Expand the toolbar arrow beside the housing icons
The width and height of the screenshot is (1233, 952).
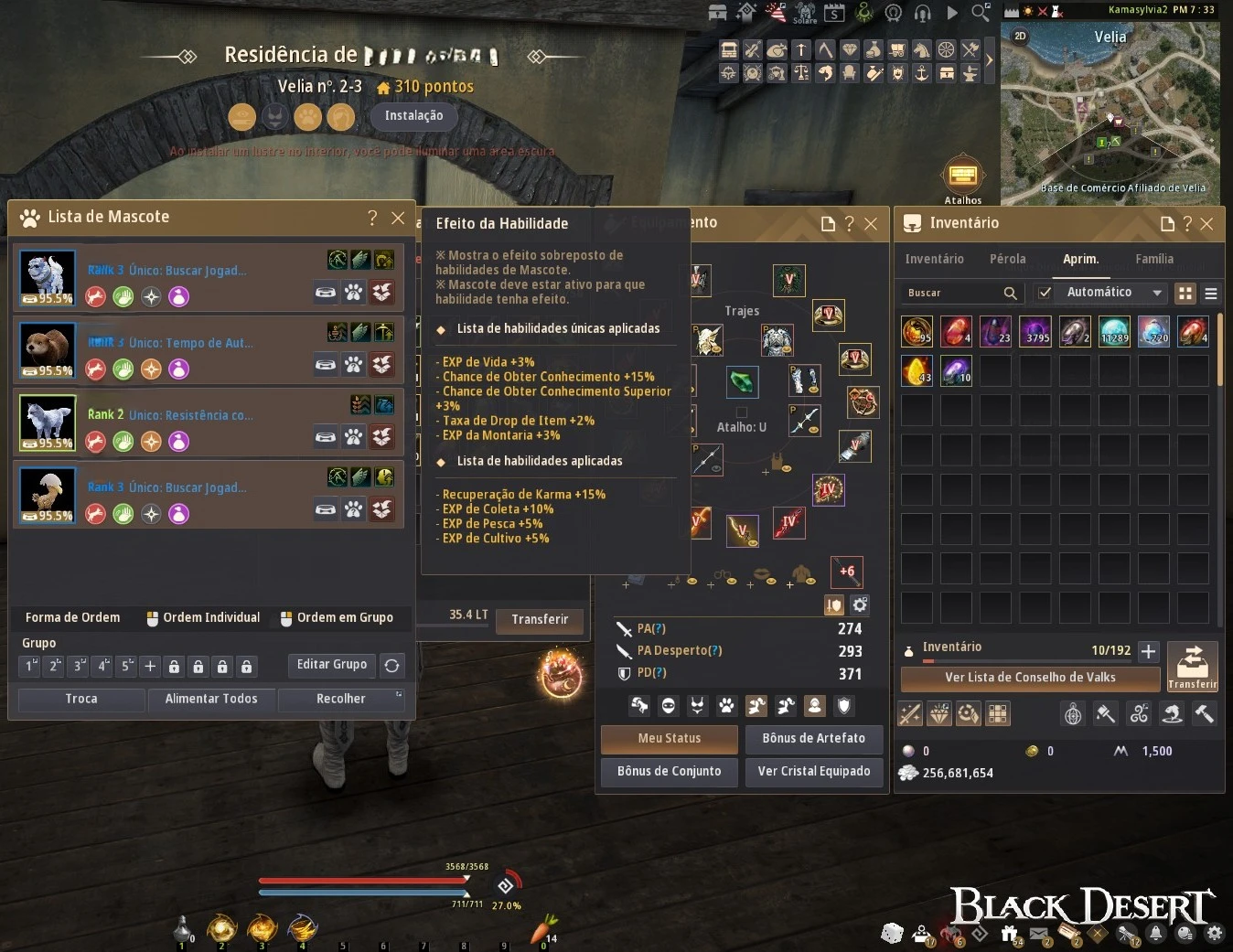click(x=989, y=60)
